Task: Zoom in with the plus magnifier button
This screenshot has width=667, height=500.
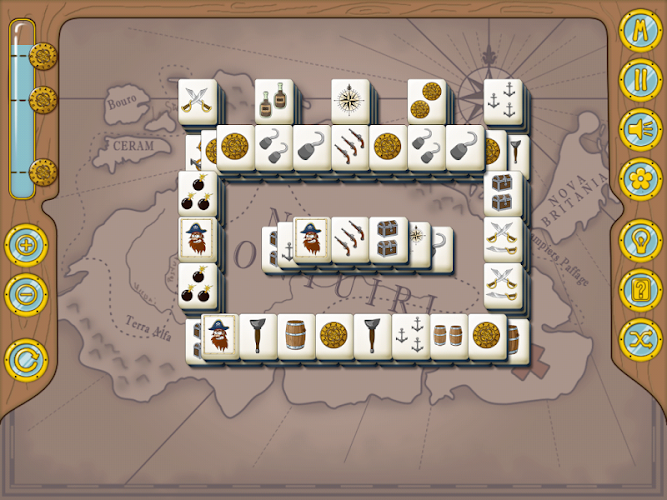Action: tap(25, 246)
